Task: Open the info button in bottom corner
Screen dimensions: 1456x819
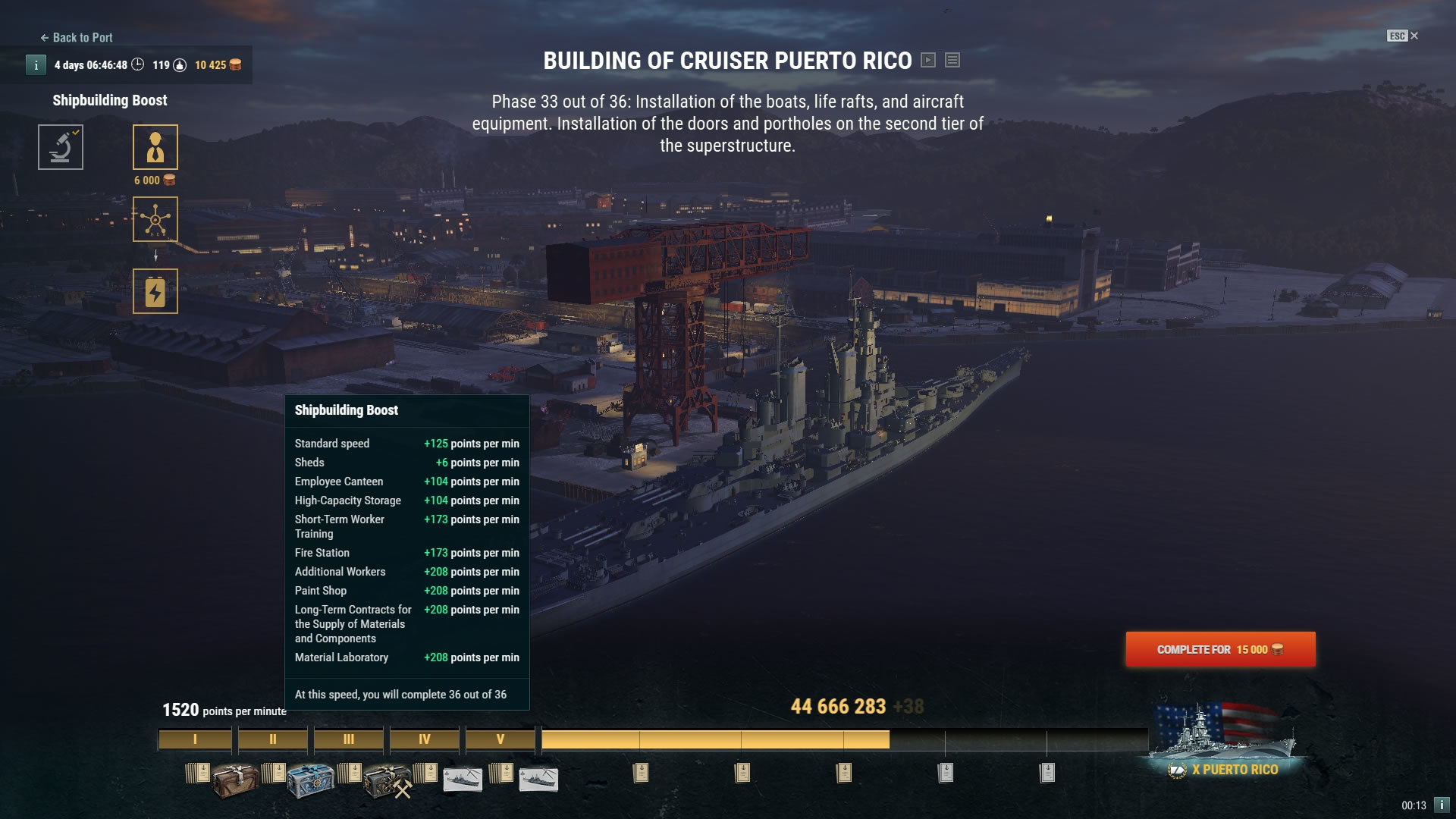Action: [1442, 805]
